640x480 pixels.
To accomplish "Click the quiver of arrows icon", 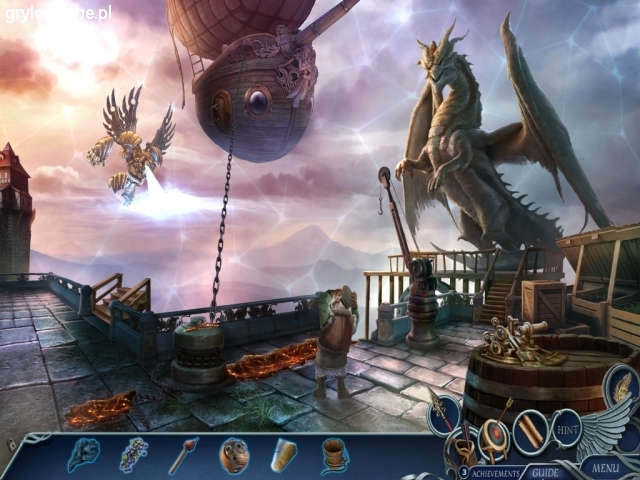I will (465, 445).
